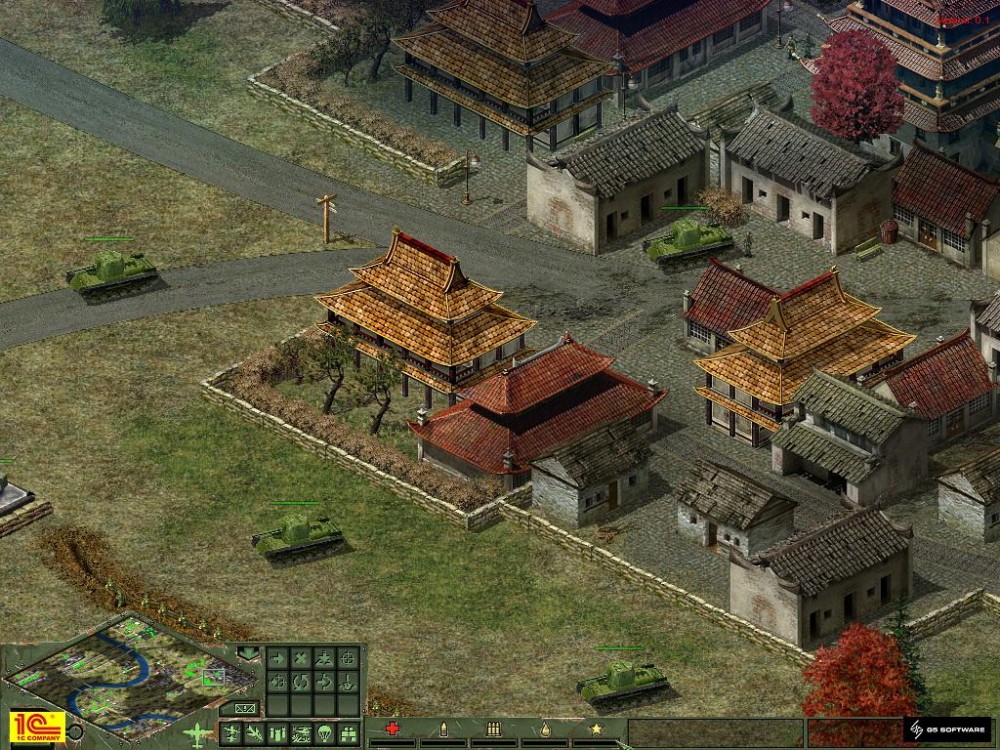
Task: Deploy paratroopers with the parachute icon
Action: coord(325,733)
